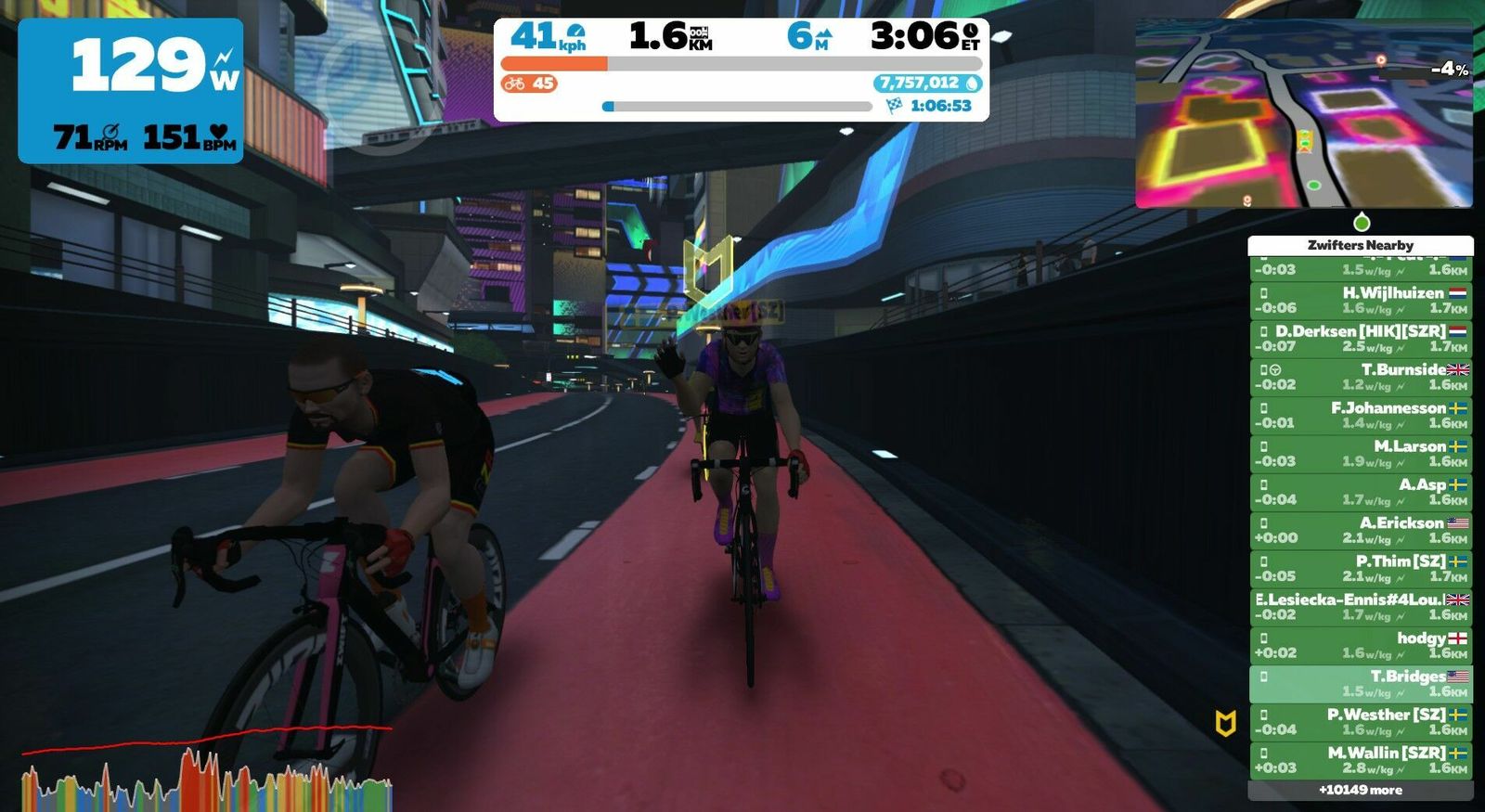
Task: Click the route minimap
Action: (1303, 113)
